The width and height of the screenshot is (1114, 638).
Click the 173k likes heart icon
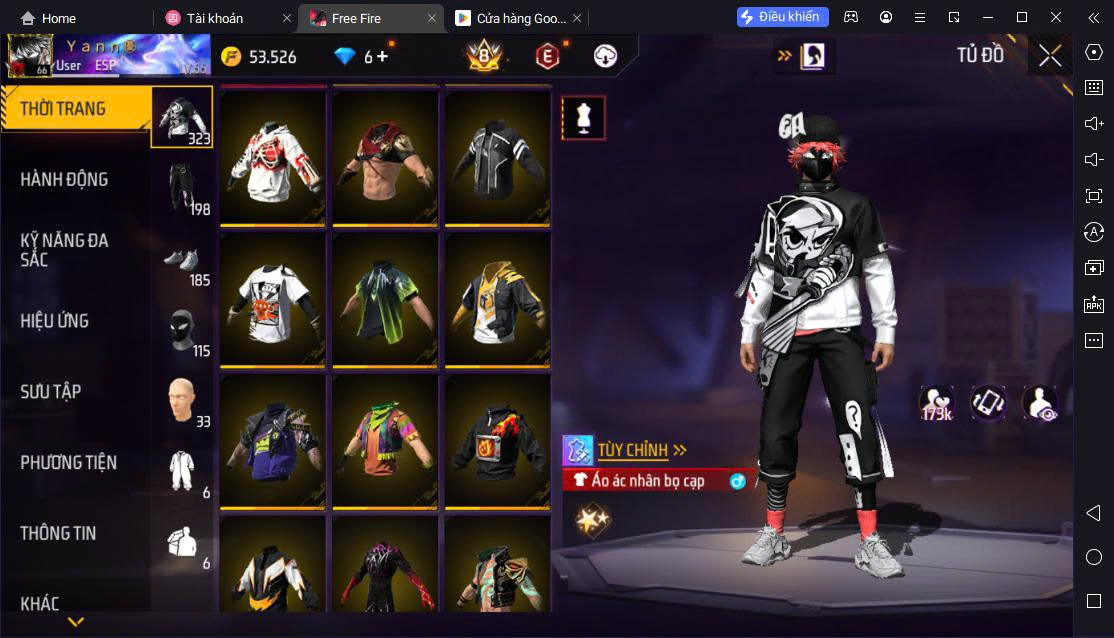[937, 402]
